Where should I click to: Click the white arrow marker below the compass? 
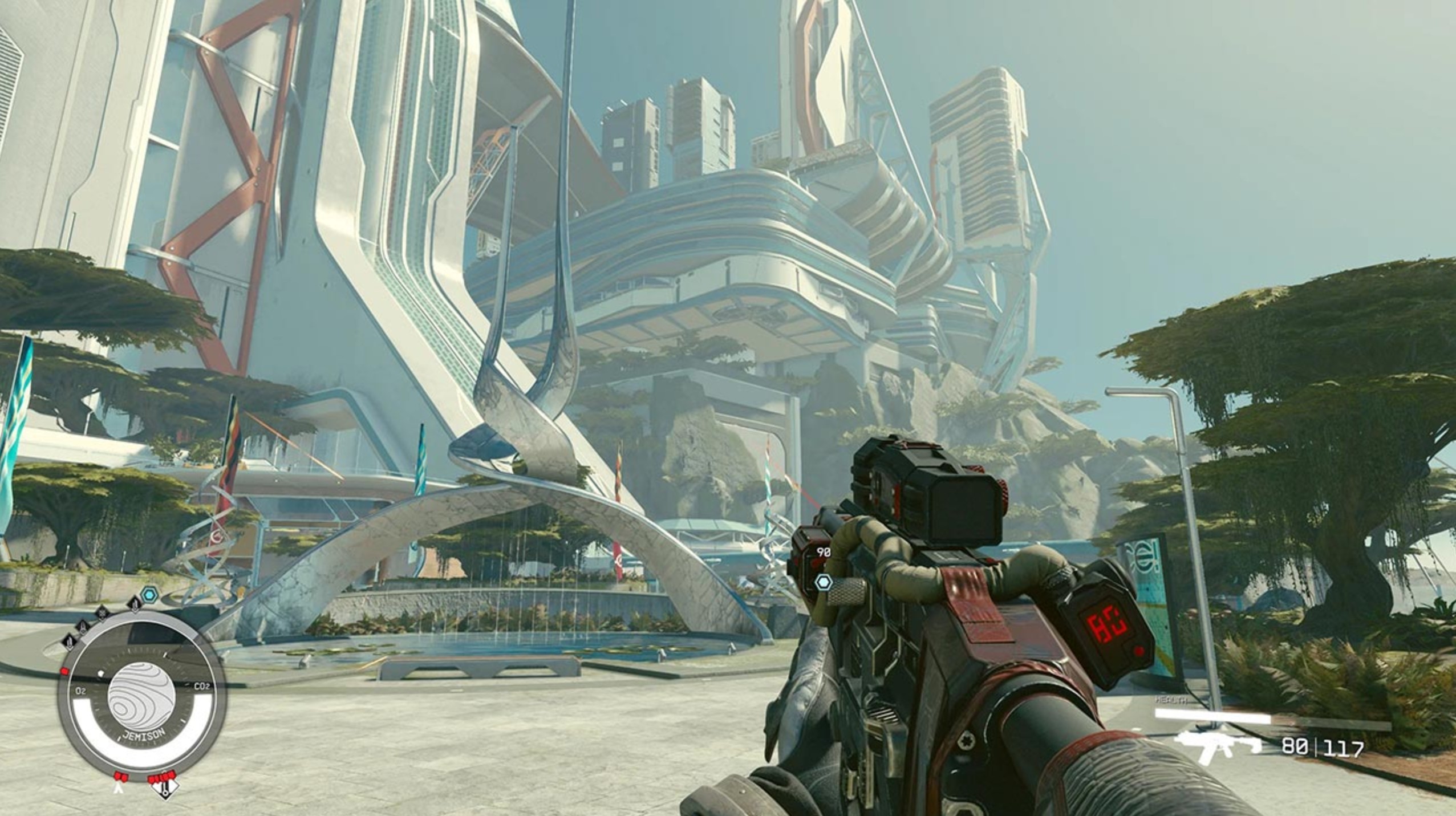pyautogui.click(x=119, y=787)
